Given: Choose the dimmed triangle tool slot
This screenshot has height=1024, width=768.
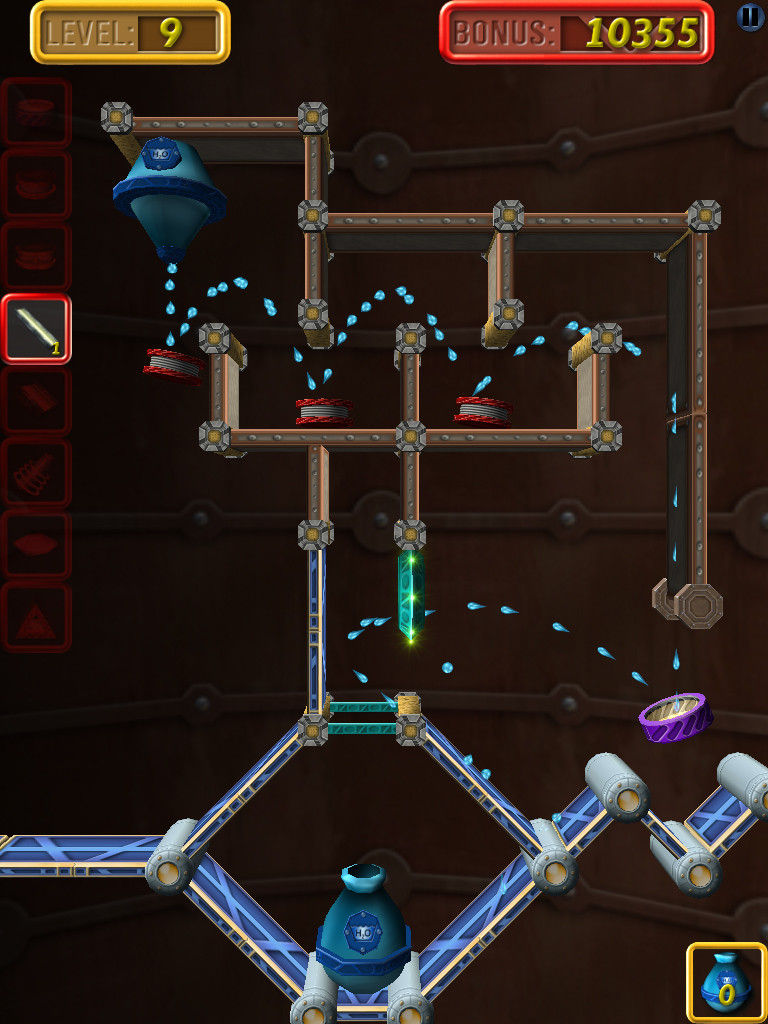Looking at the screenshot, I should [36, 618].
